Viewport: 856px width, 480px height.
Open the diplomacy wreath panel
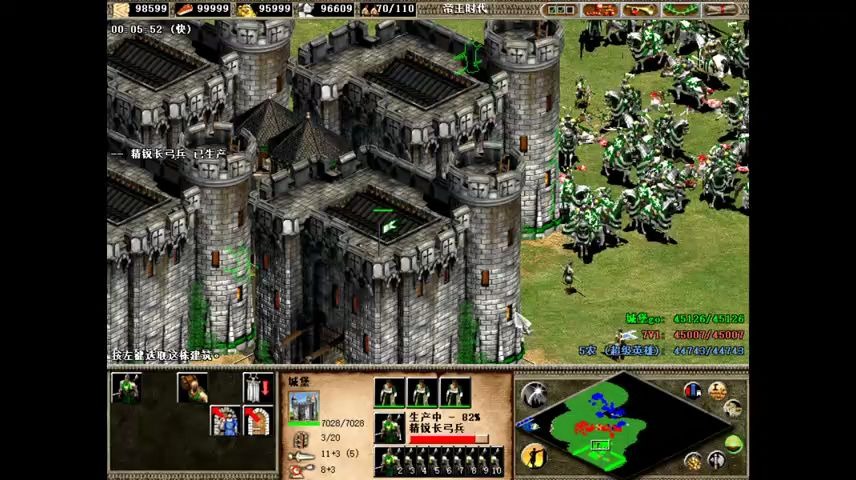pyautogui.click(x=679, y=10)
